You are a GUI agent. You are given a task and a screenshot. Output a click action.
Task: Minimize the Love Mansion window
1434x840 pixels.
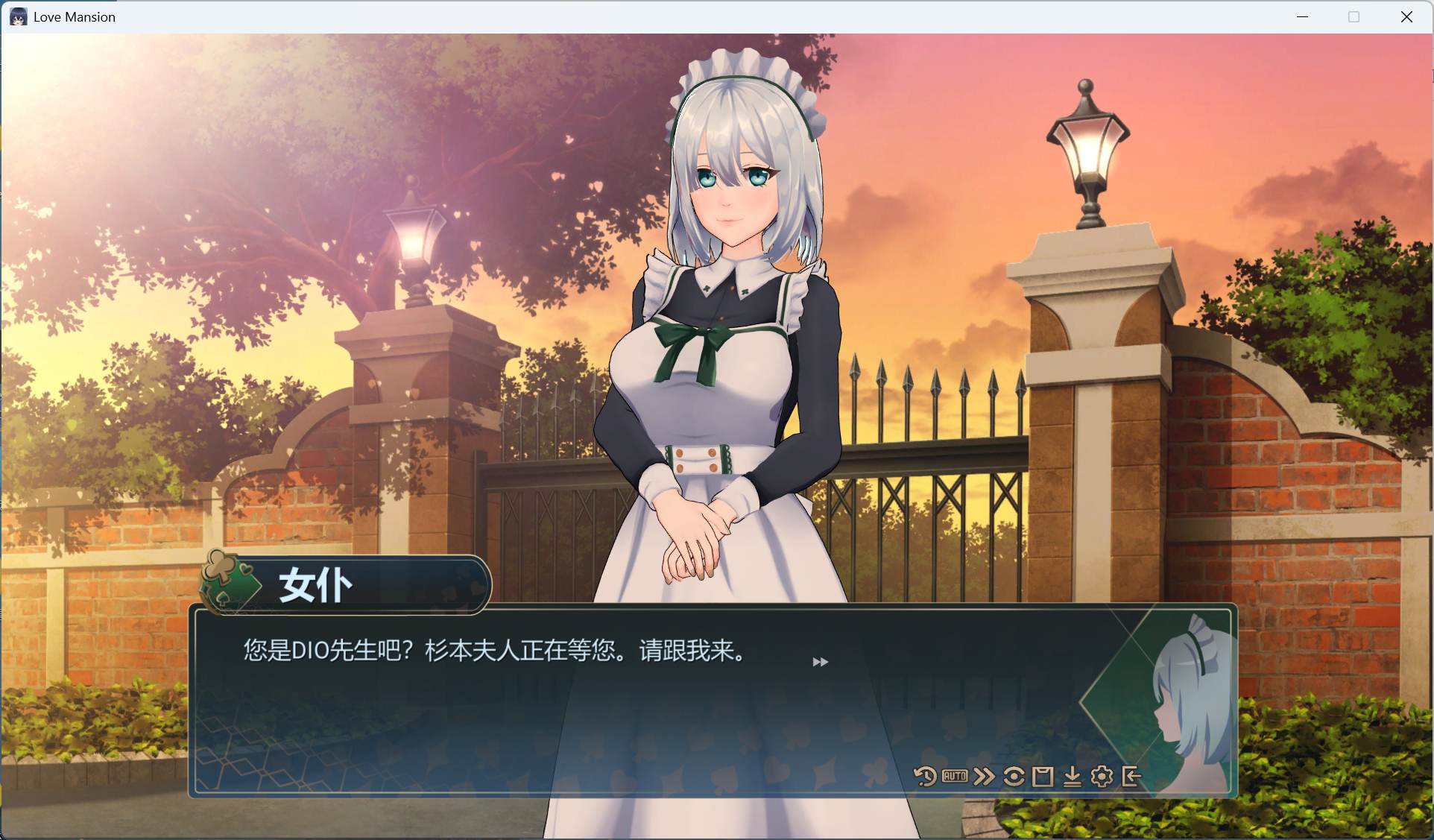click(x=1303, y=16)
